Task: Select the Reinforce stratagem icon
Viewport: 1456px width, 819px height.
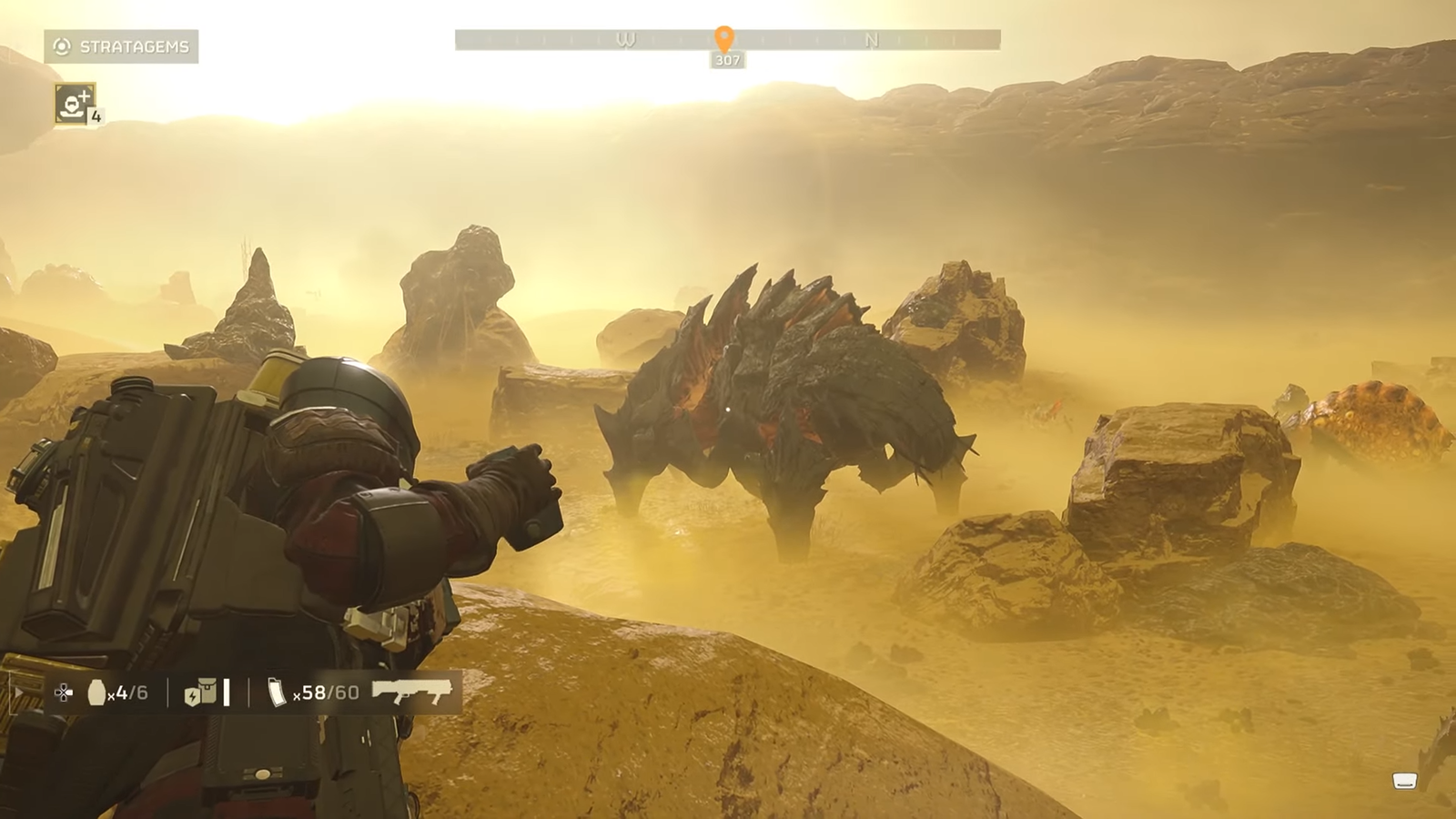Action: (x=74, y=104)
